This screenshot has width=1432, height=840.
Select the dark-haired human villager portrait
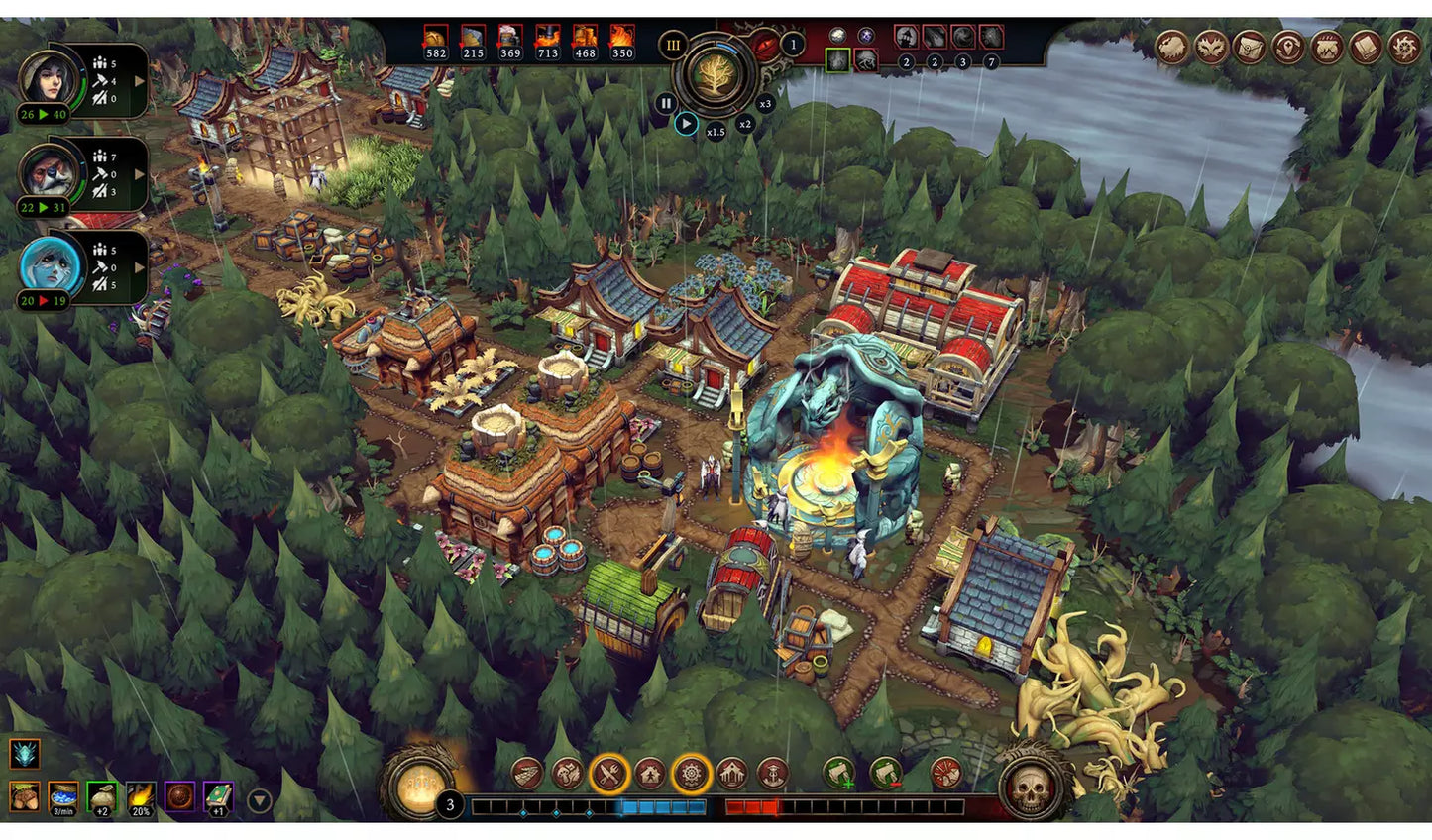tap(44, 77)
